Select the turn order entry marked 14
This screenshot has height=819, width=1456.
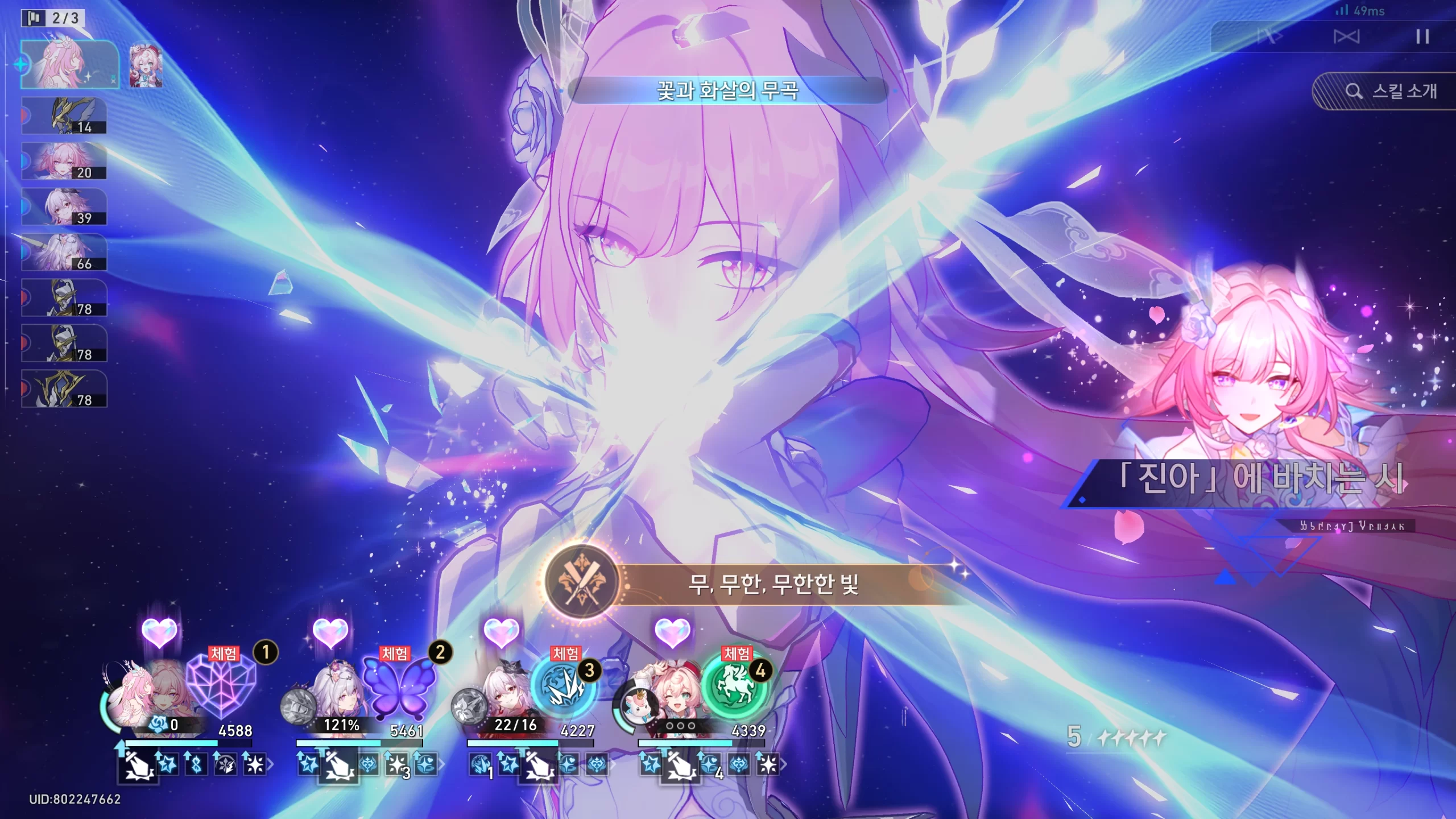click(64, 115)
